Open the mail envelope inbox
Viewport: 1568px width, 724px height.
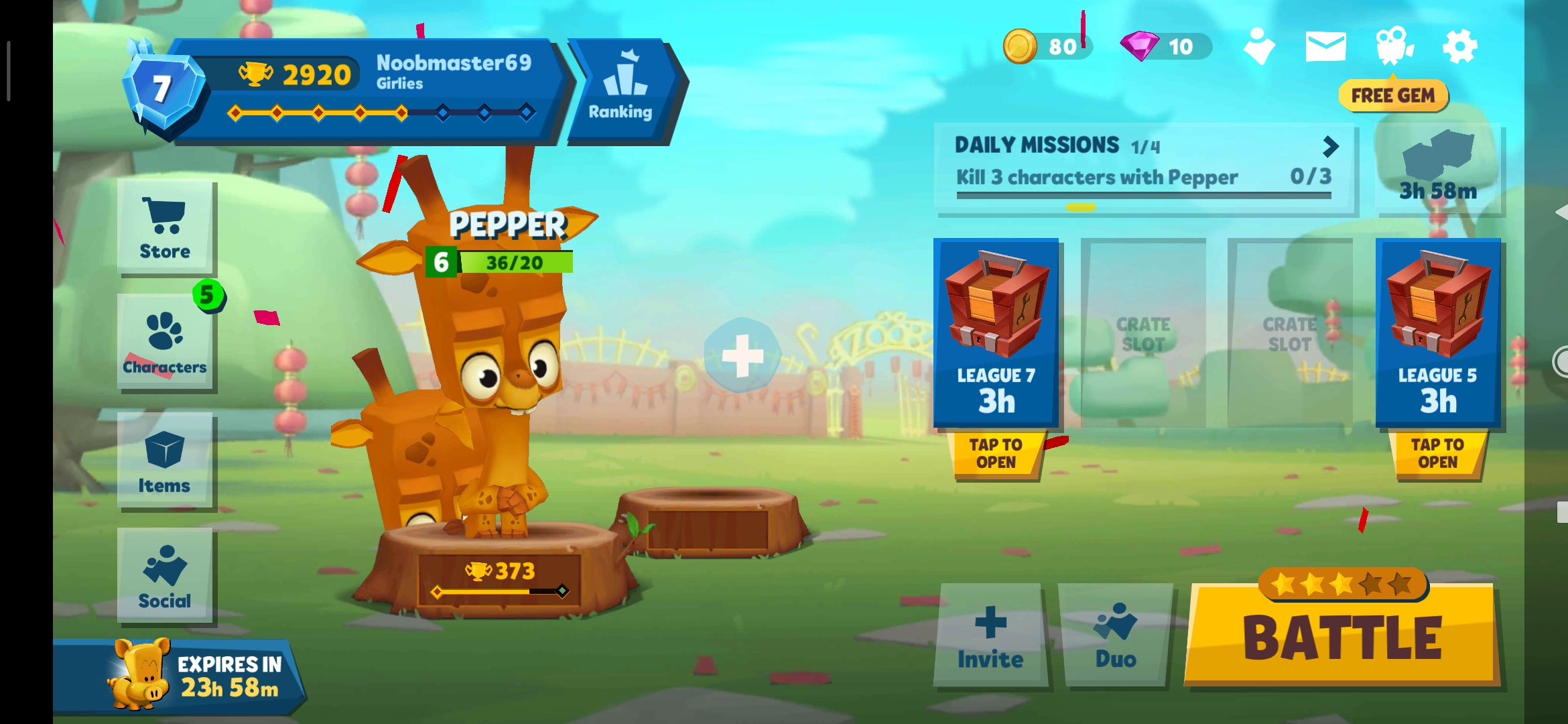(1325, 46)
